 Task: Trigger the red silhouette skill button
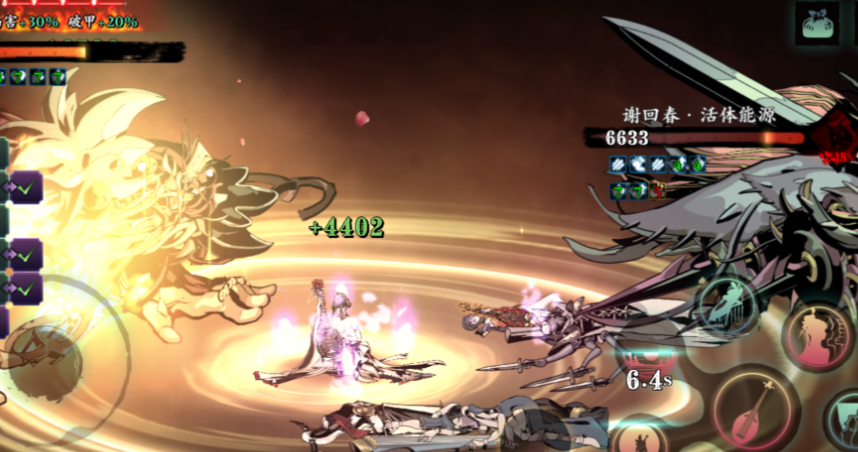pyautogui.click(x=818, y=336)
